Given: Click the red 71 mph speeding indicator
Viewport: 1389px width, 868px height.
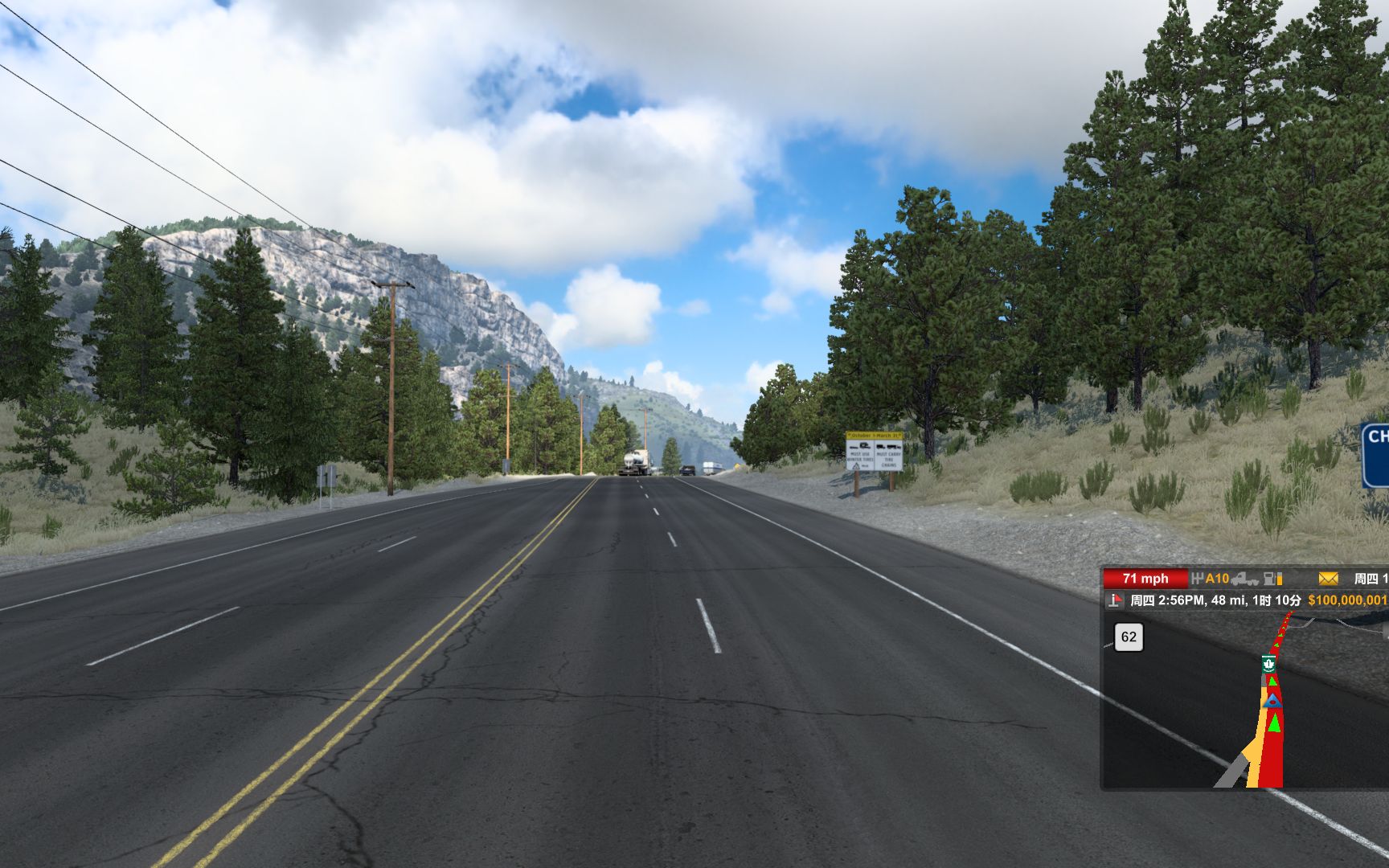Looking at the screenshot, I should (1144, 578).
